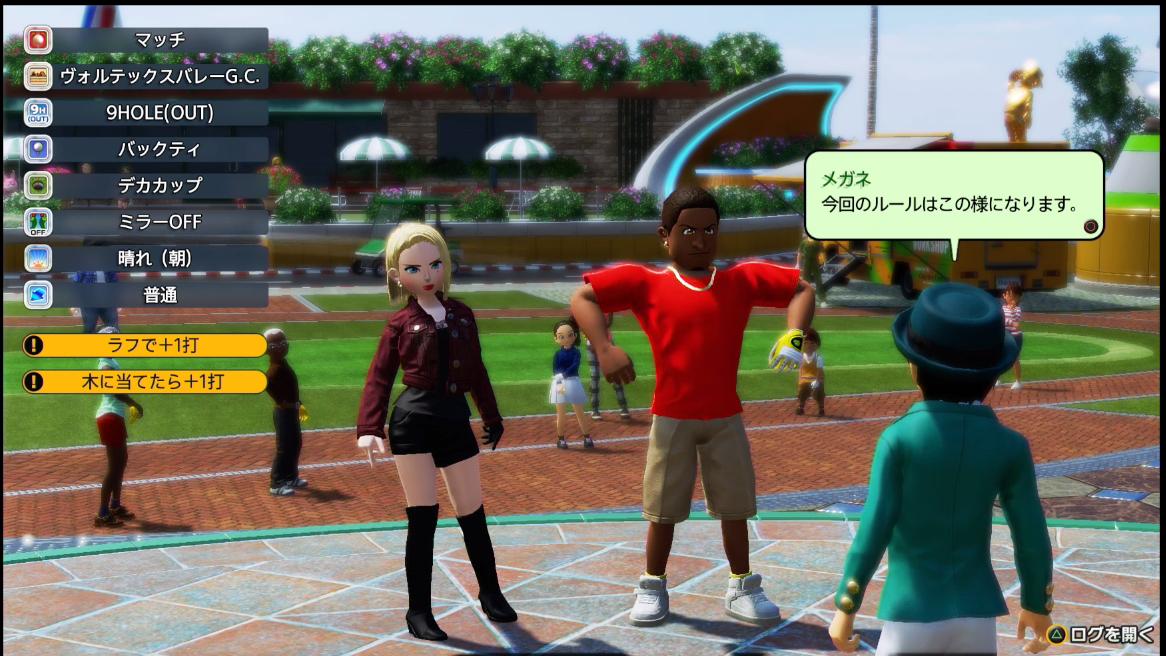Select the マッチ rule row
The image size is (1166, 656).
[x=146, y=40]
